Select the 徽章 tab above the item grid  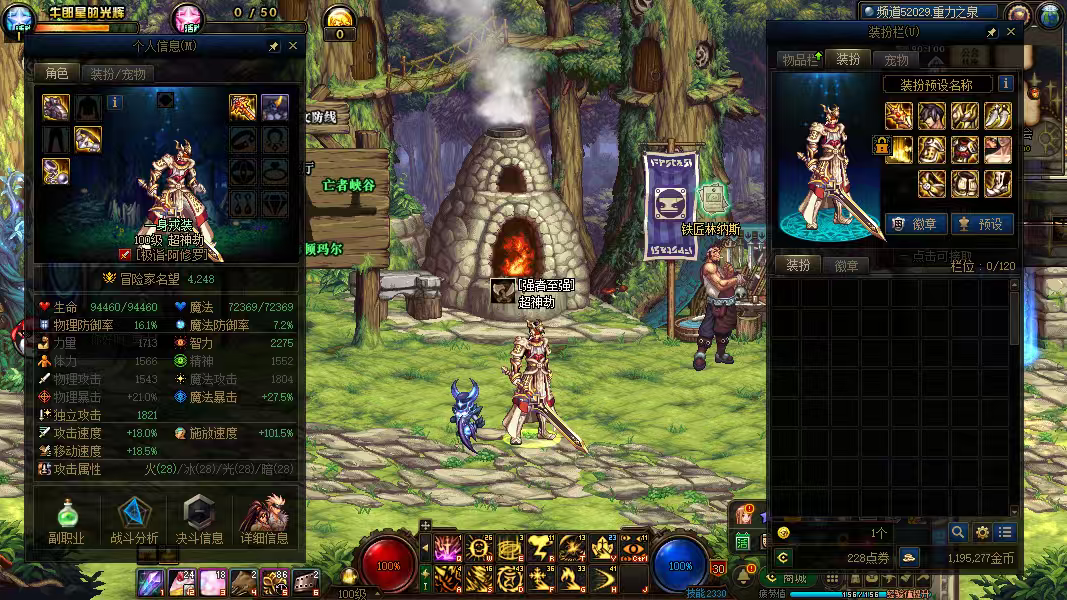[x=846, y=265]
